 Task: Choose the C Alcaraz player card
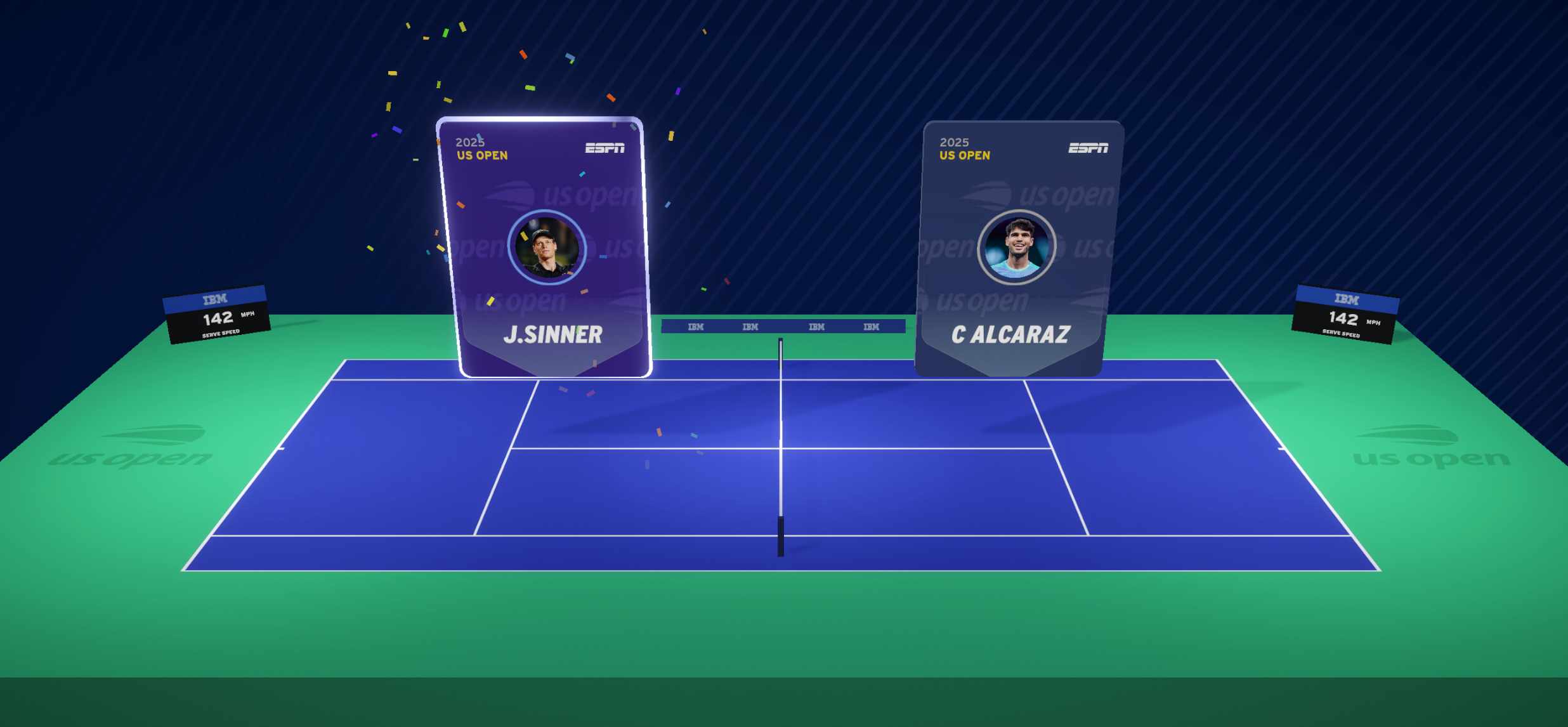pyautogui.click(x=1017, y=247)
